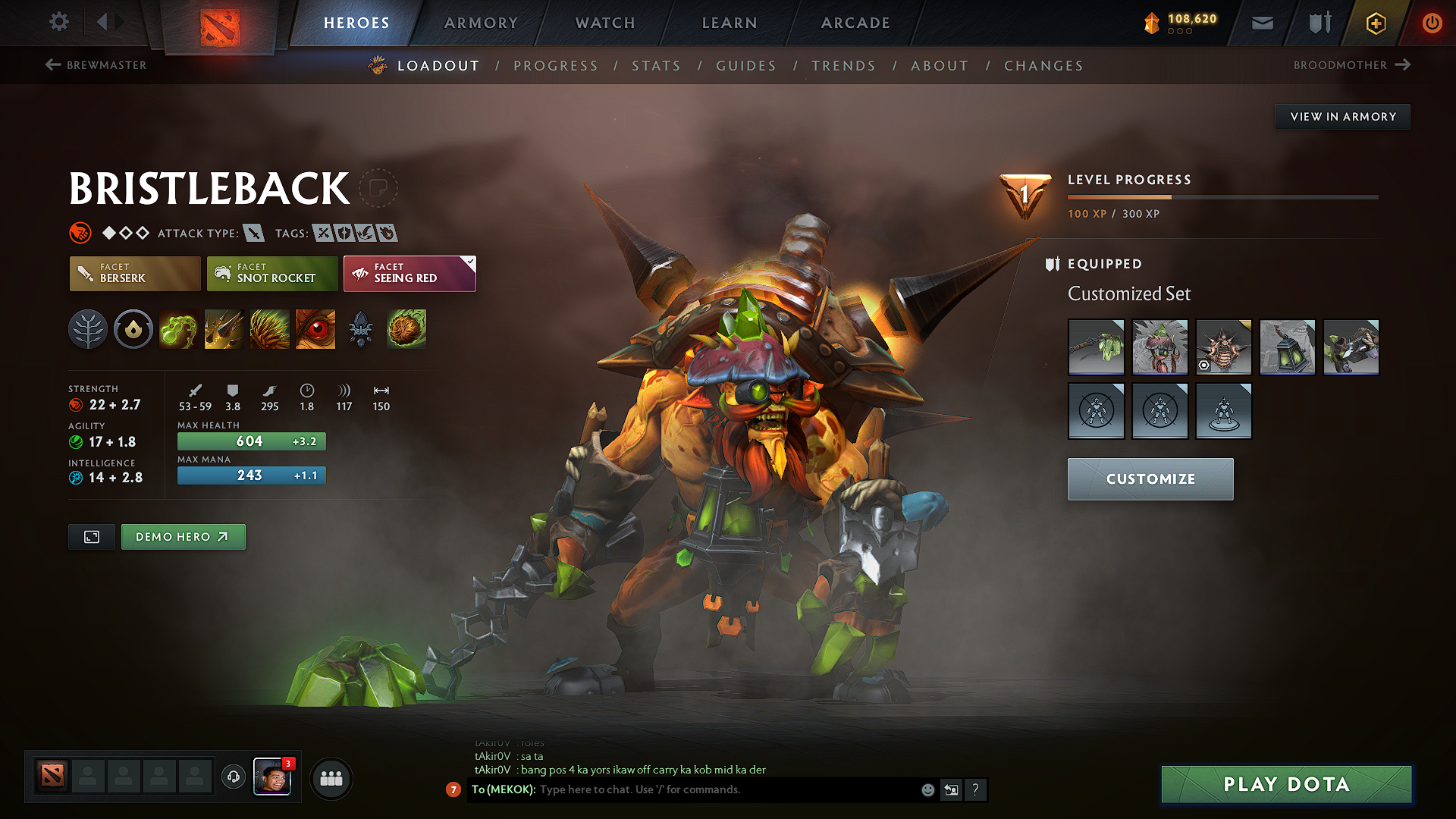The height and width of the screenshot is (819, 1456).
Task: Select the voice chat headset icon
Action: click(233, 779)
